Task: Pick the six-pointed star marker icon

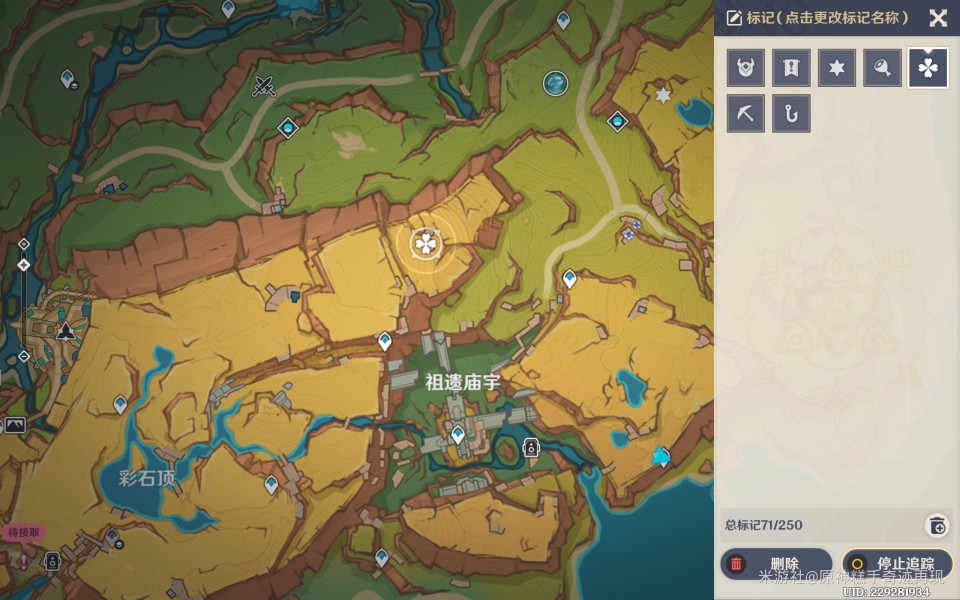Action: pos(837,68)
